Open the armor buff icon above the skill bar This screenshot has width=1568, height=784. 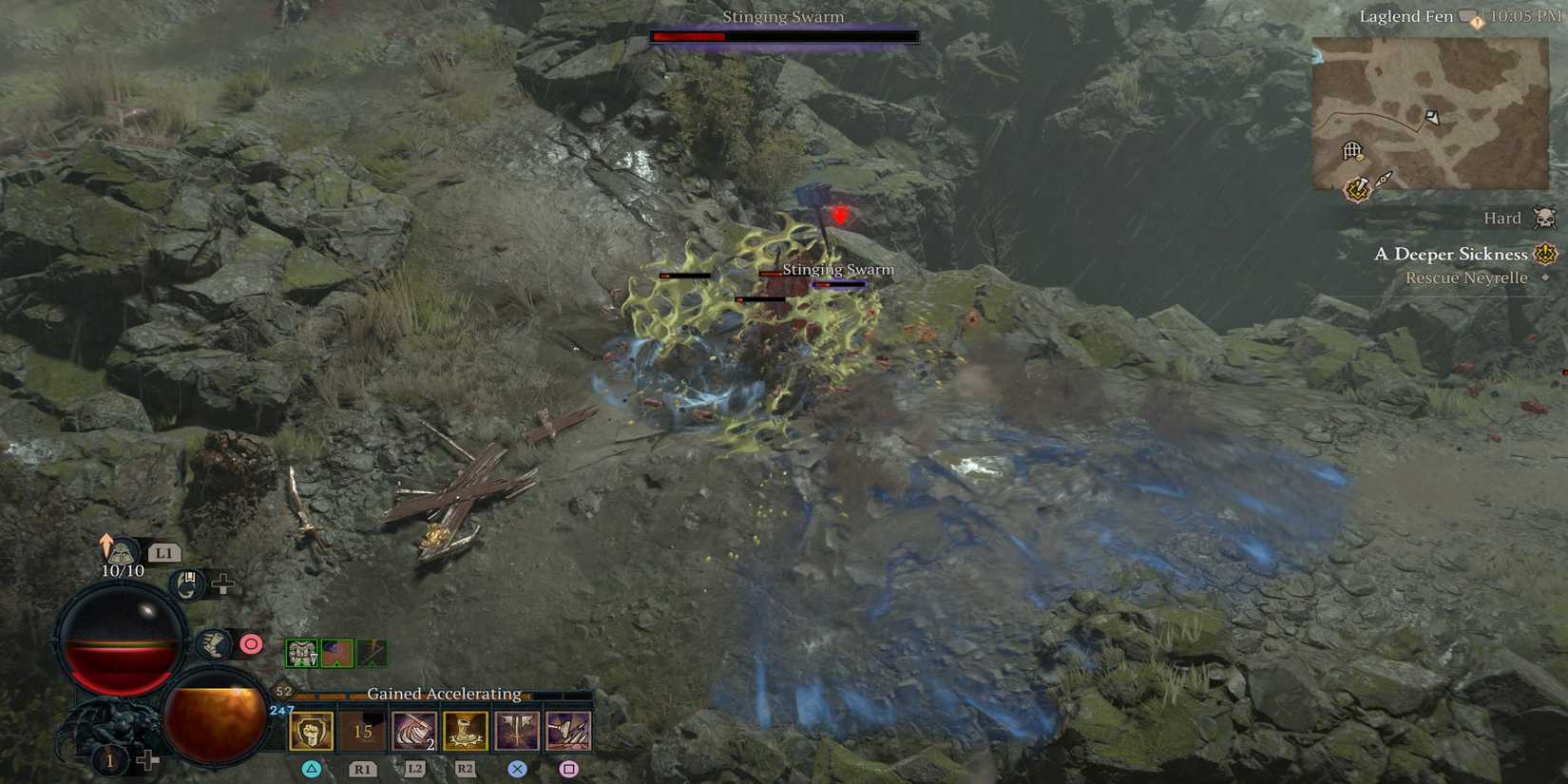click(302, 652)
